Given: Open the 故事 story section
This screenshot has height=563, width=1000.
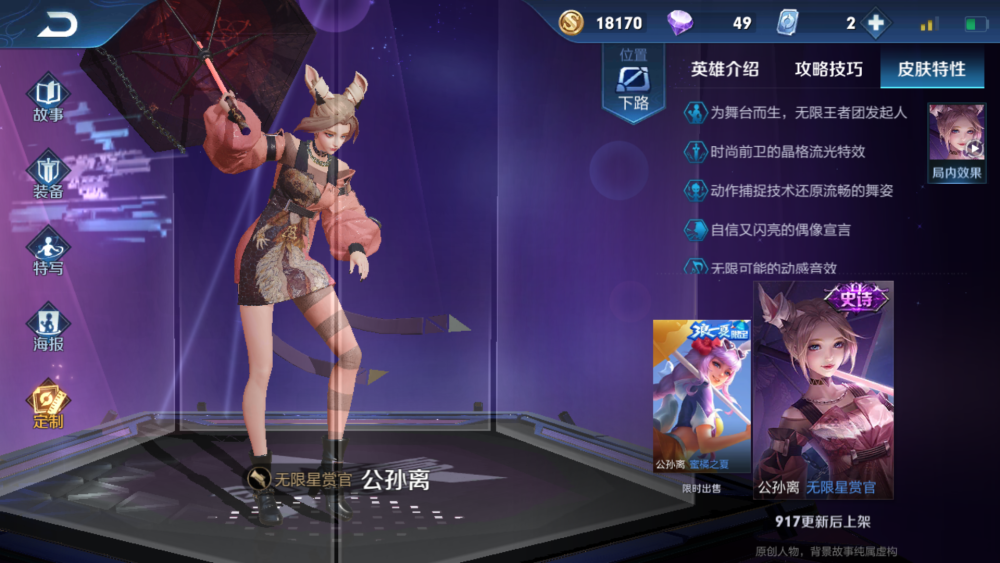Looking at the screenshot, I should [x=48, y=97].
